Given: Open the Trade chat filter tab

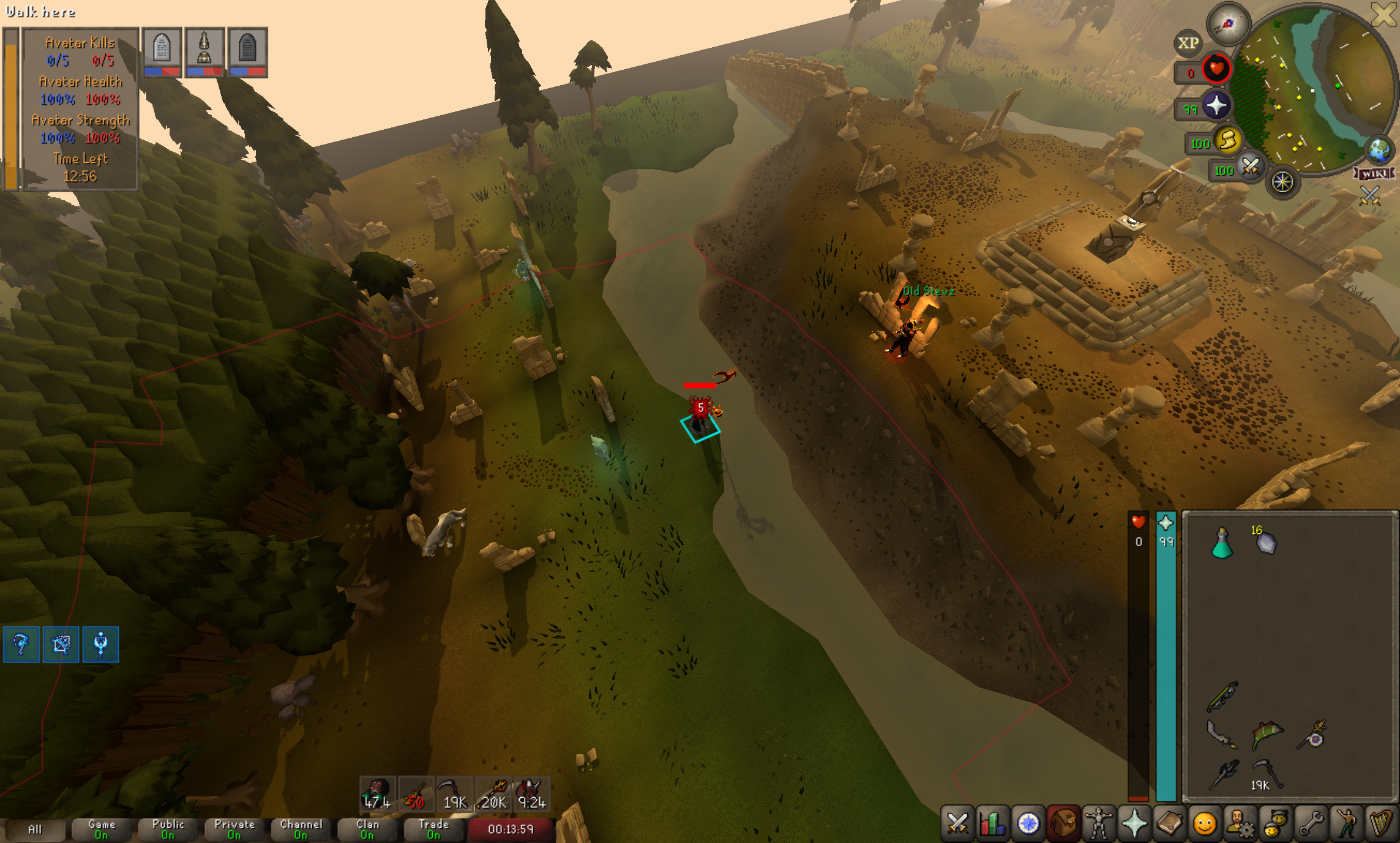Looking at the screenshot, I should [x=433, y=830].
